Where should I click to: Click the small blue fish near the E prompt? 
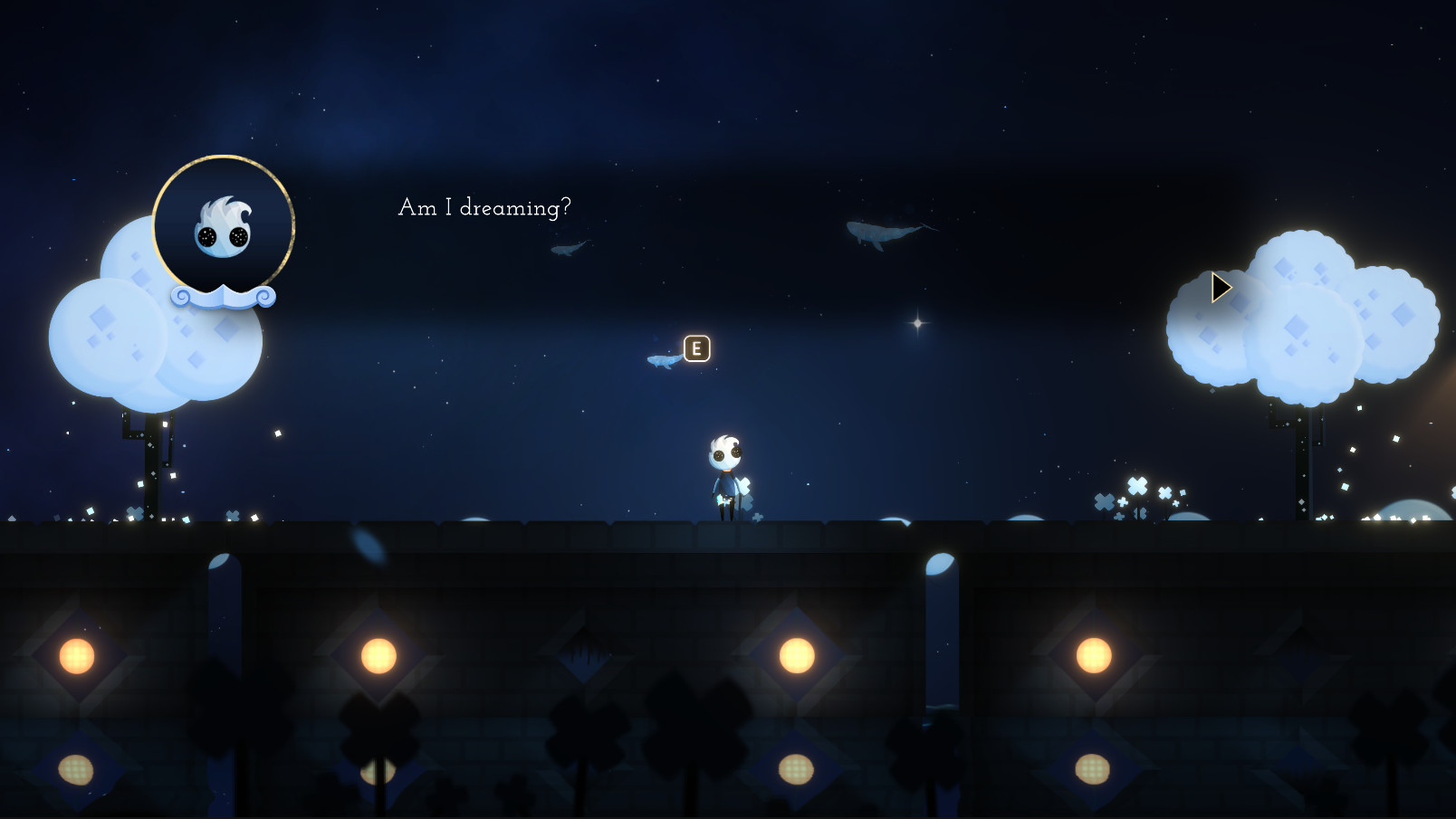point(664,361)
